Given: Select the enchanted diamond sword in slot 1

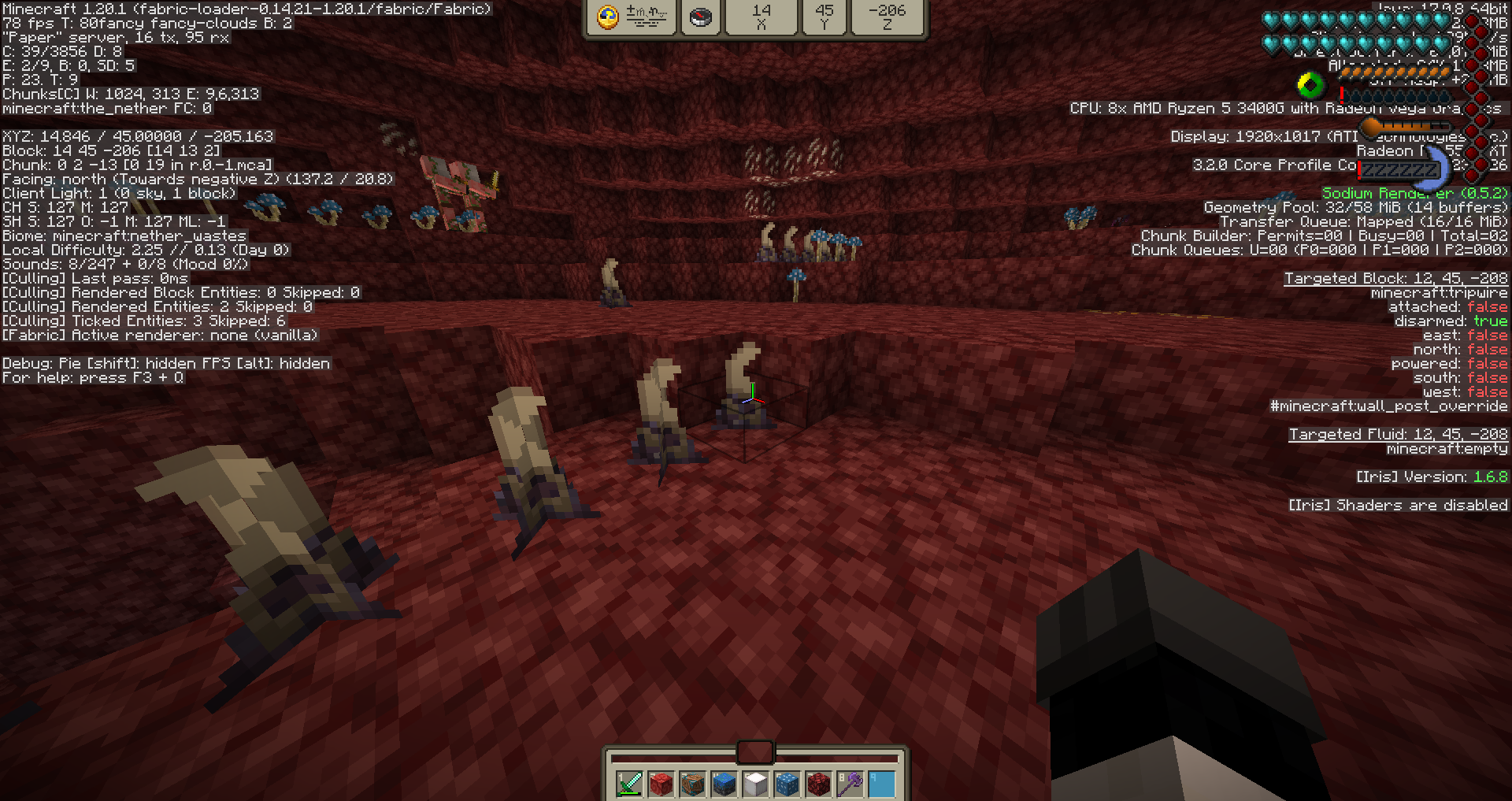Looking at the screenshot, I should (628, 784).
